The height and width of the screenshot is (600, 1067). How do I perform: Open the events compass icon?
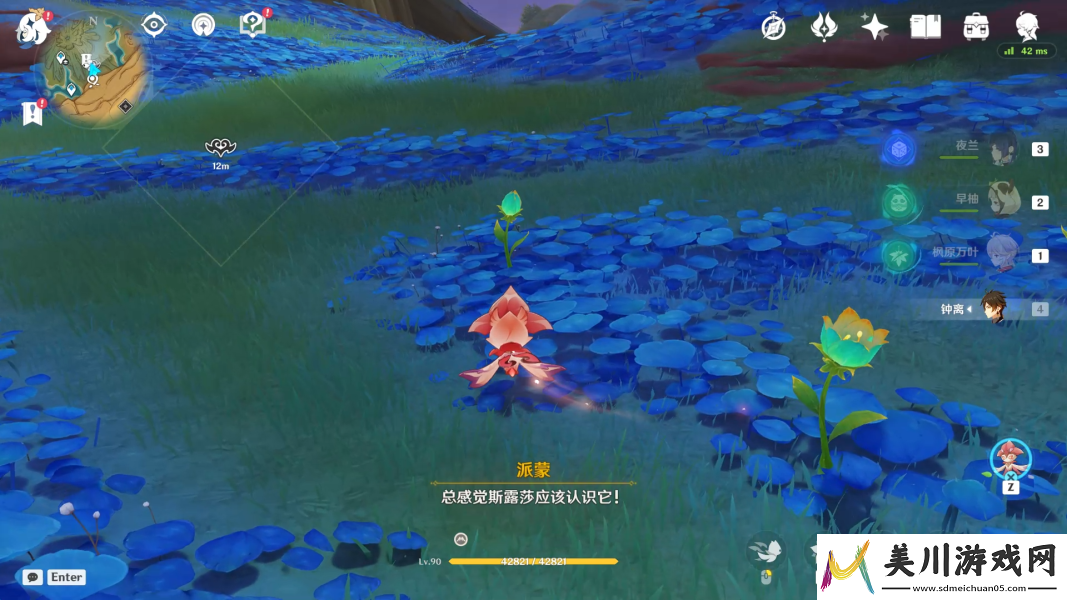772,27
